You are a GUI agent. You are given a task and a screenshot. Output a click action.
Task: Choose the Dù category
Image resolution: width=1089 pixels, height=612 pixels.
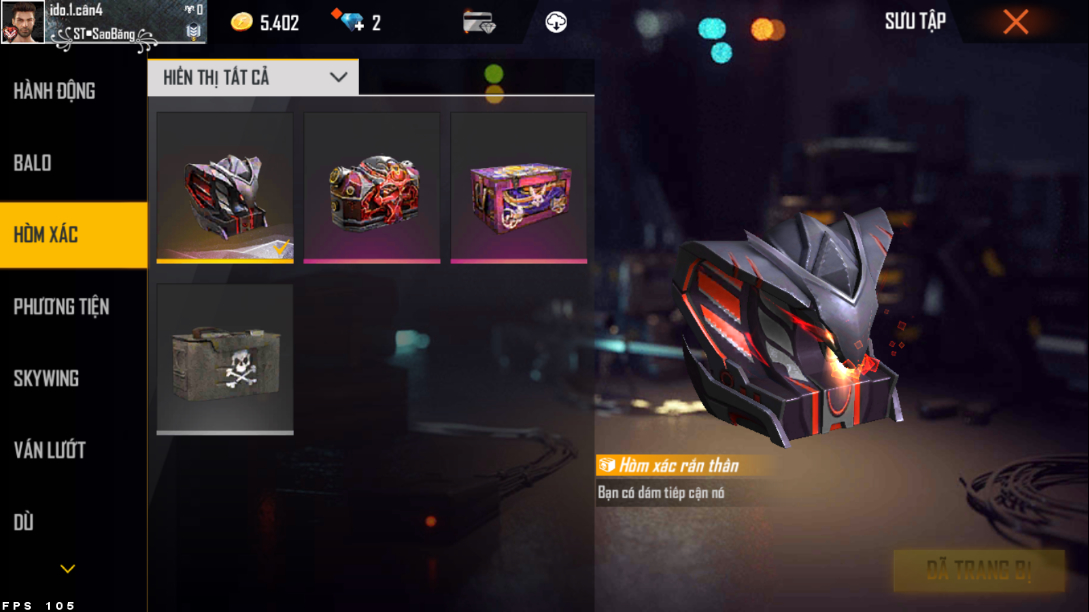[24, 522]
